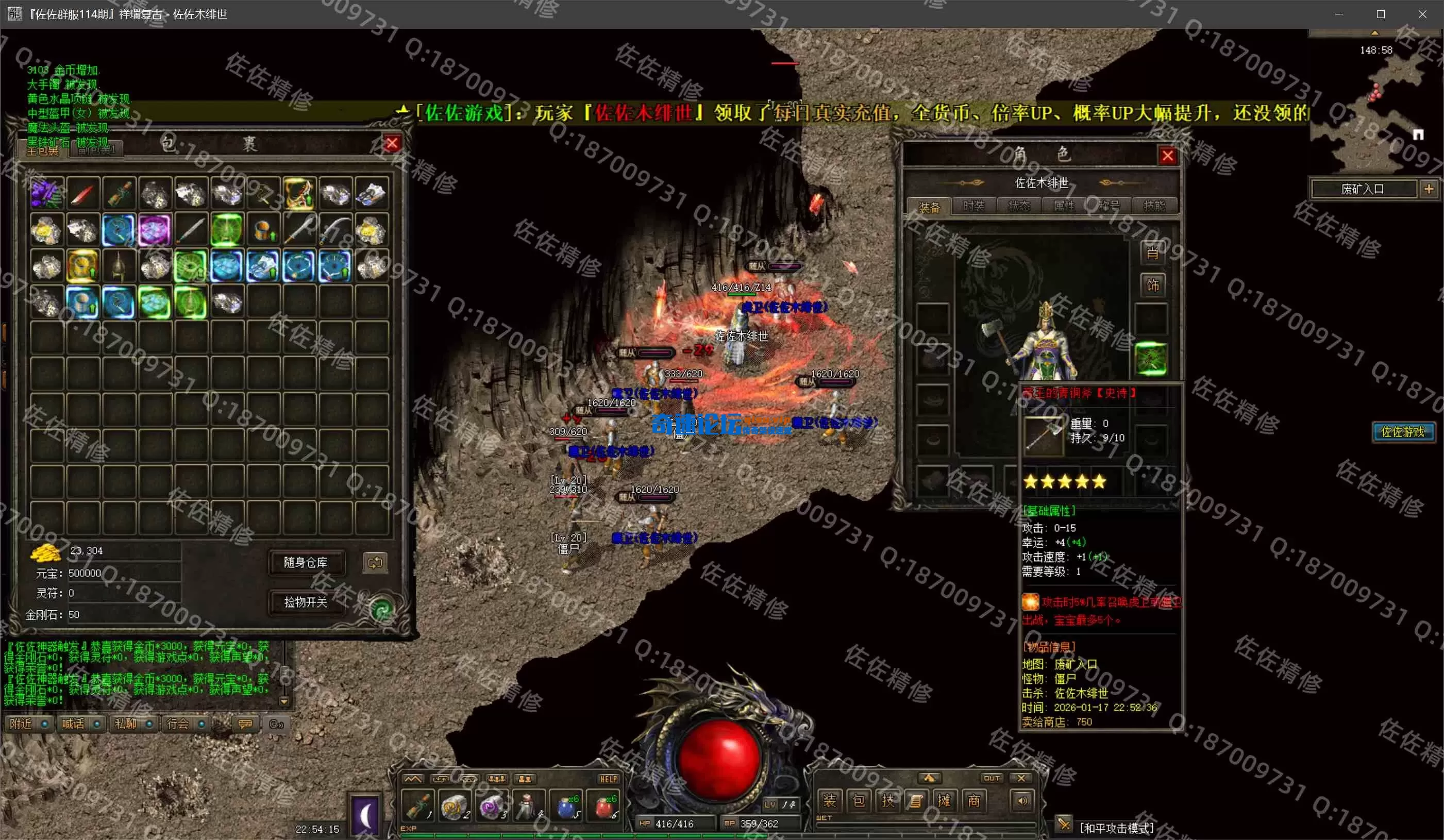1444x840 pixels.
Task: Click the chat bubble icon beside the chat channel buttons
Action: [245, 724]
